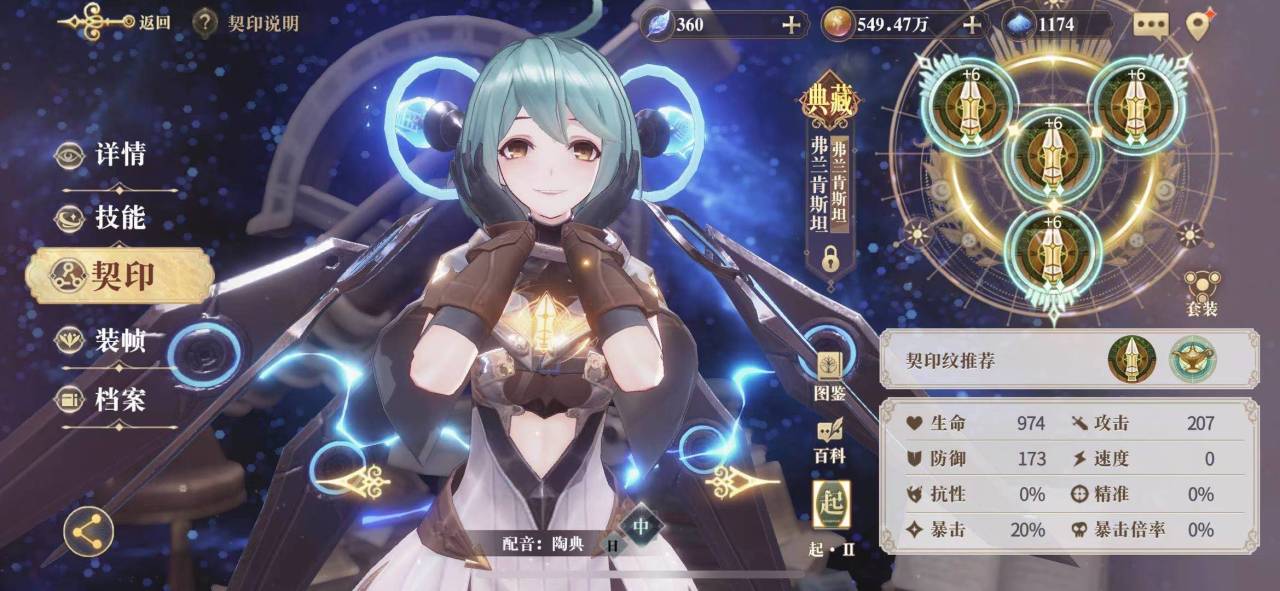Click the lock icon under the character name
1280x591 pixels.
830,259
